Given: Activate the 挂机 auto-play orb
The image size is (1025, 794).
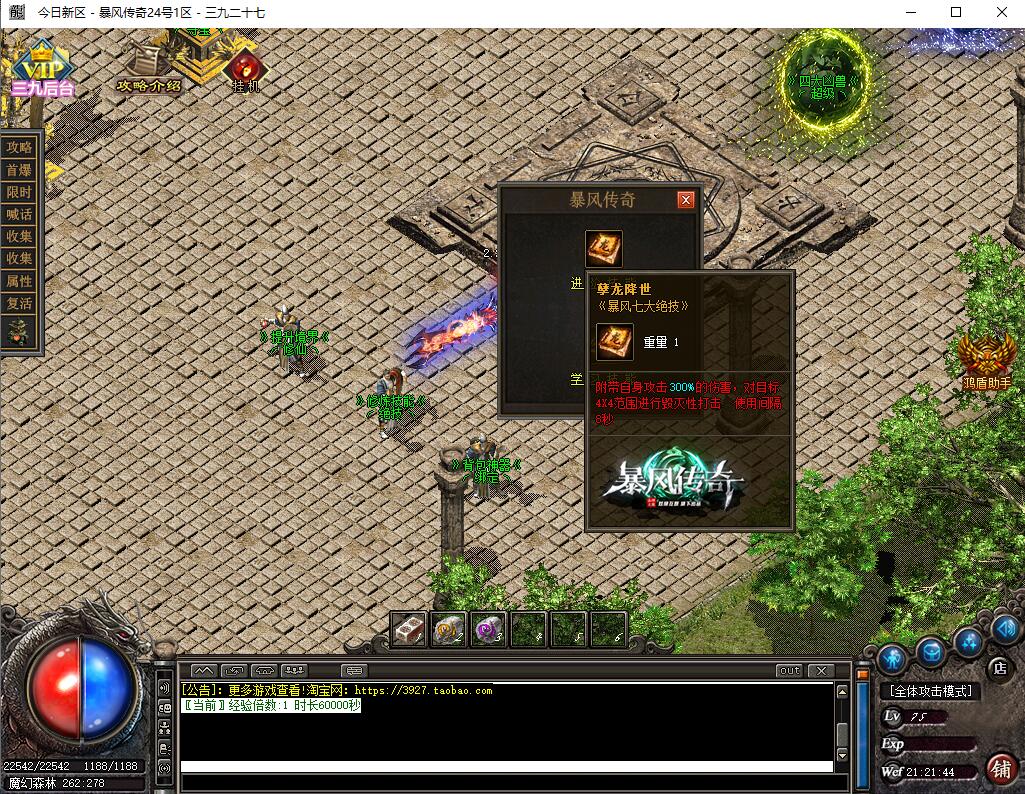Looking at the screenshot, I should tap(245, 69).
